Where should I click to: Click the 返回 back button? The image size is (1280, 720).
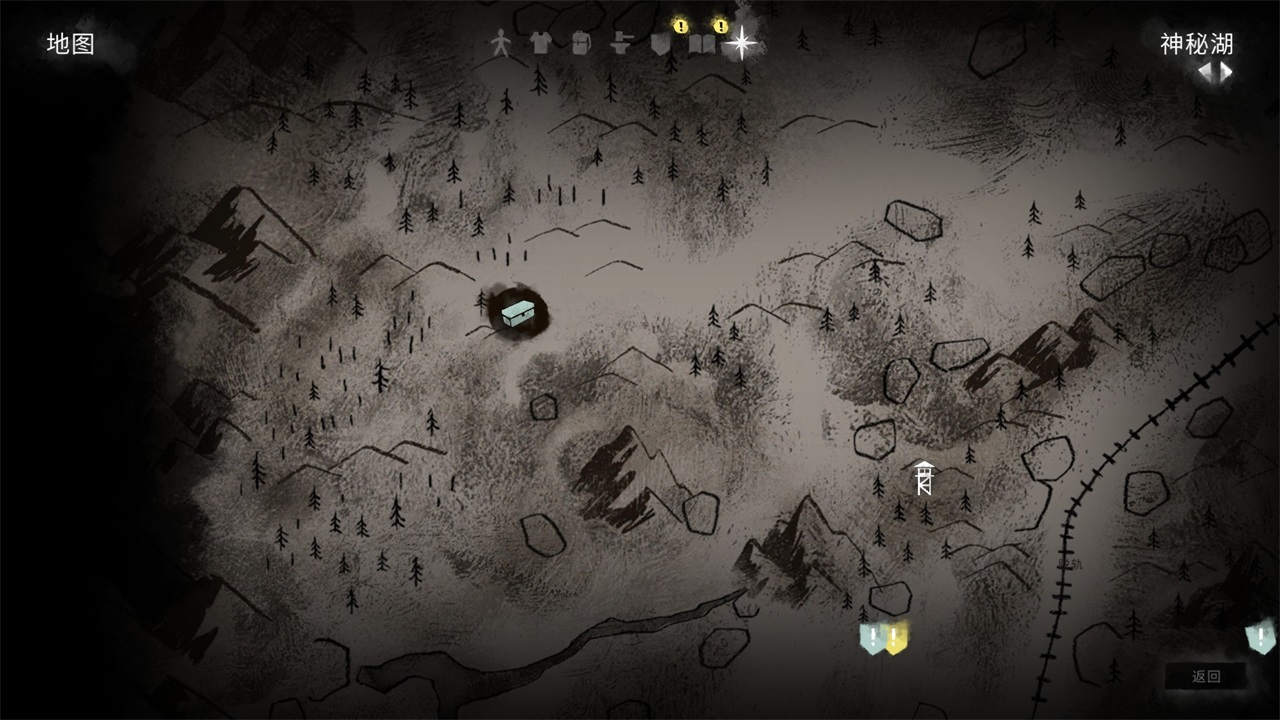1206,676
